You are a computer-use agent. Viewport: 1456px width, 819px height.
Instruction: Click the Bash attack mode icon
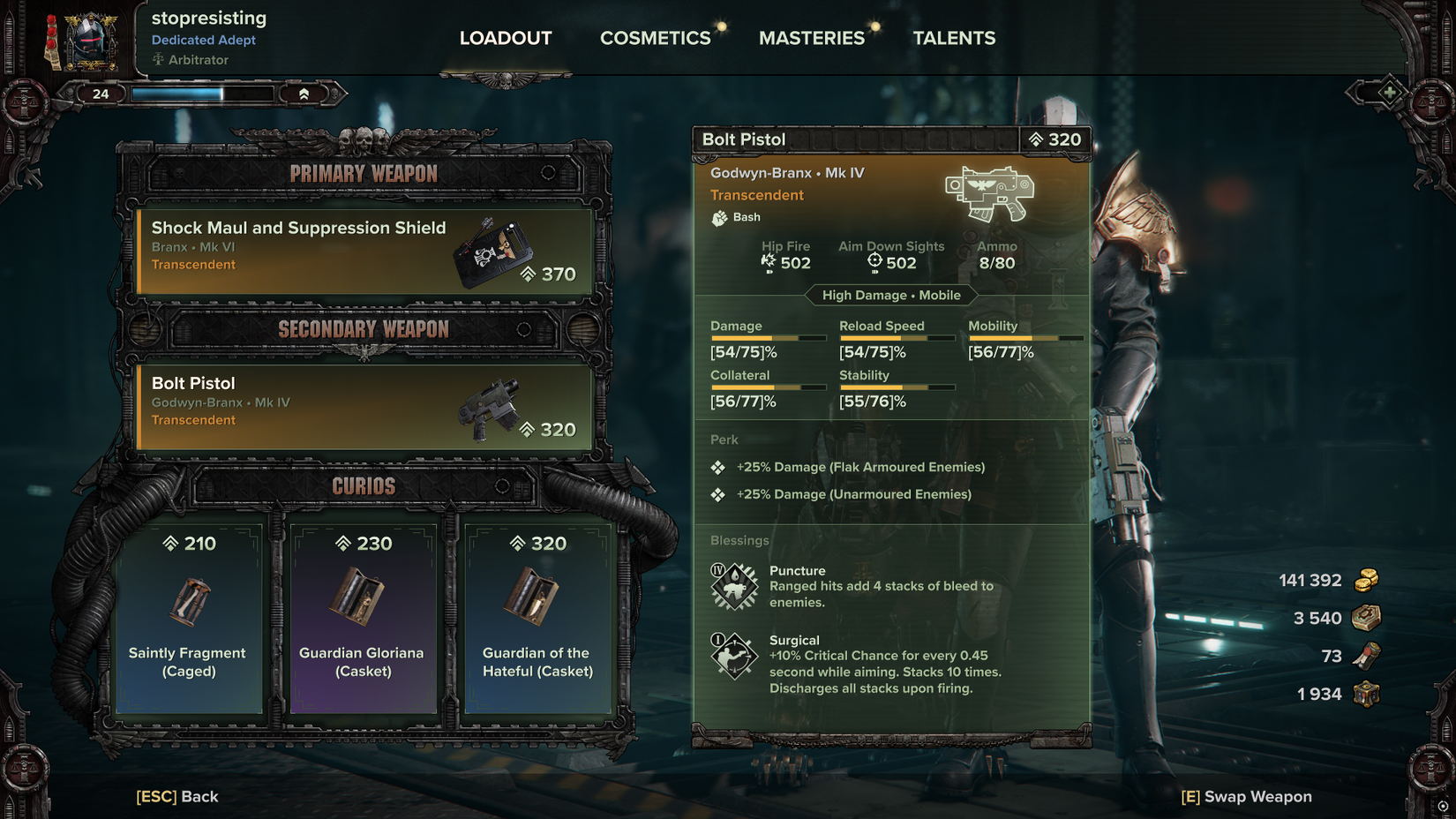coord(719,217)
